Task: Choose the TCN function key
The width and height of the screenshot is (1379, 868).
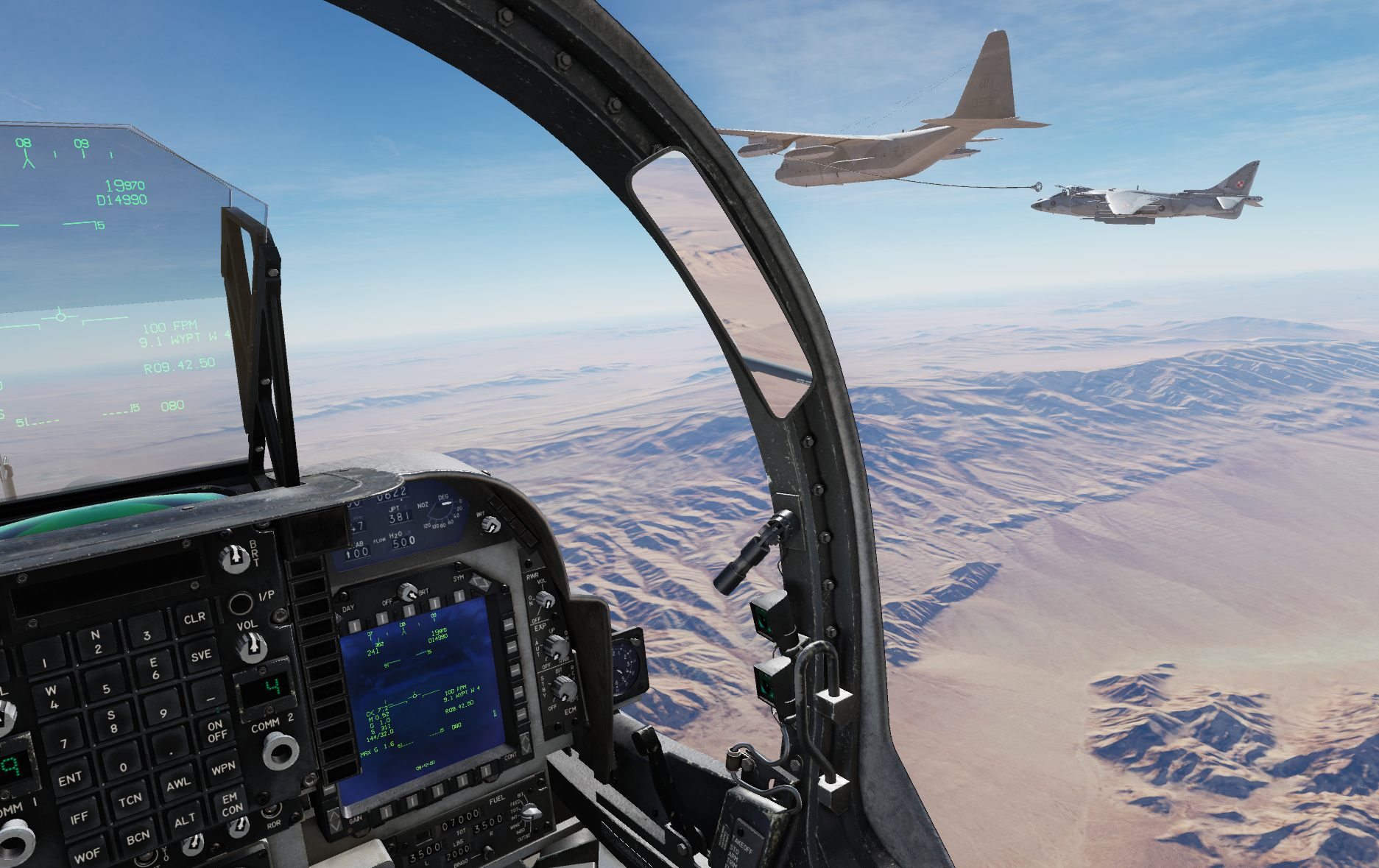Action: point(130,800)
